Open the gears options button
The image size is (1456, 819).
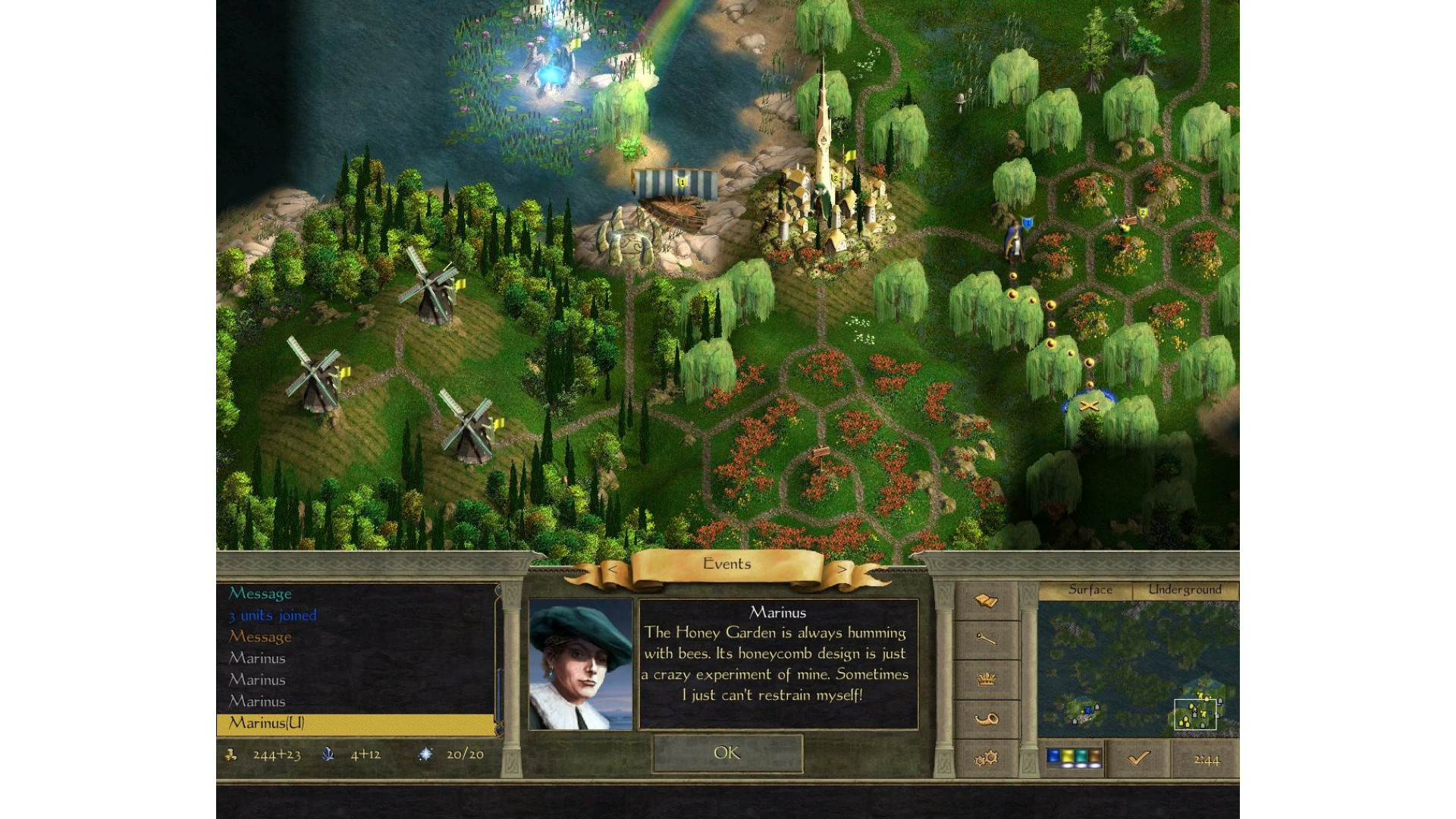pos(985,758)
